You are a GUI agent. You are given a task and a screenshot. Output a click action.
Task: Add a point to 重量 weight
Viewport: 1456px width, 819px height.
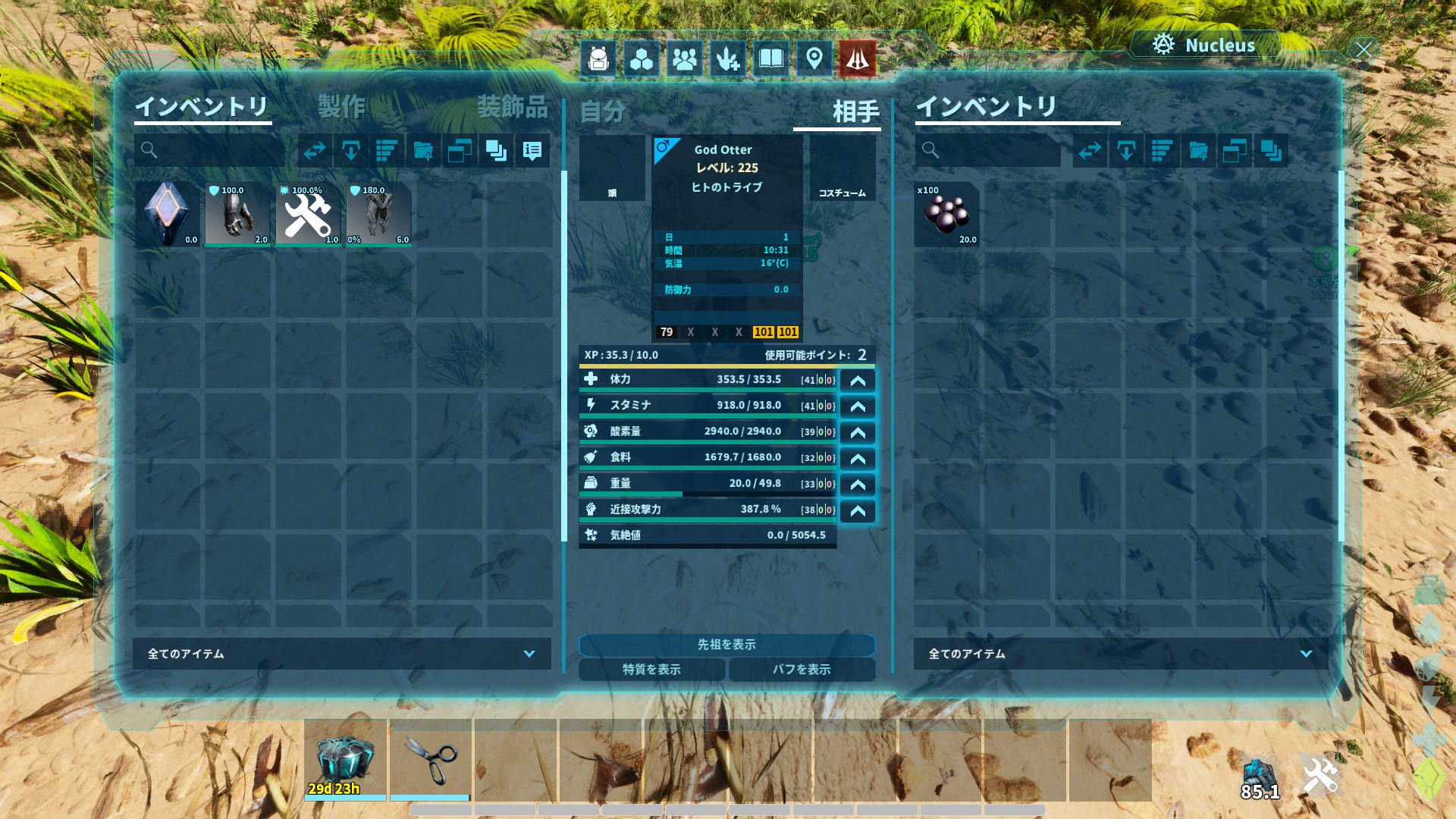coord(858,485)
